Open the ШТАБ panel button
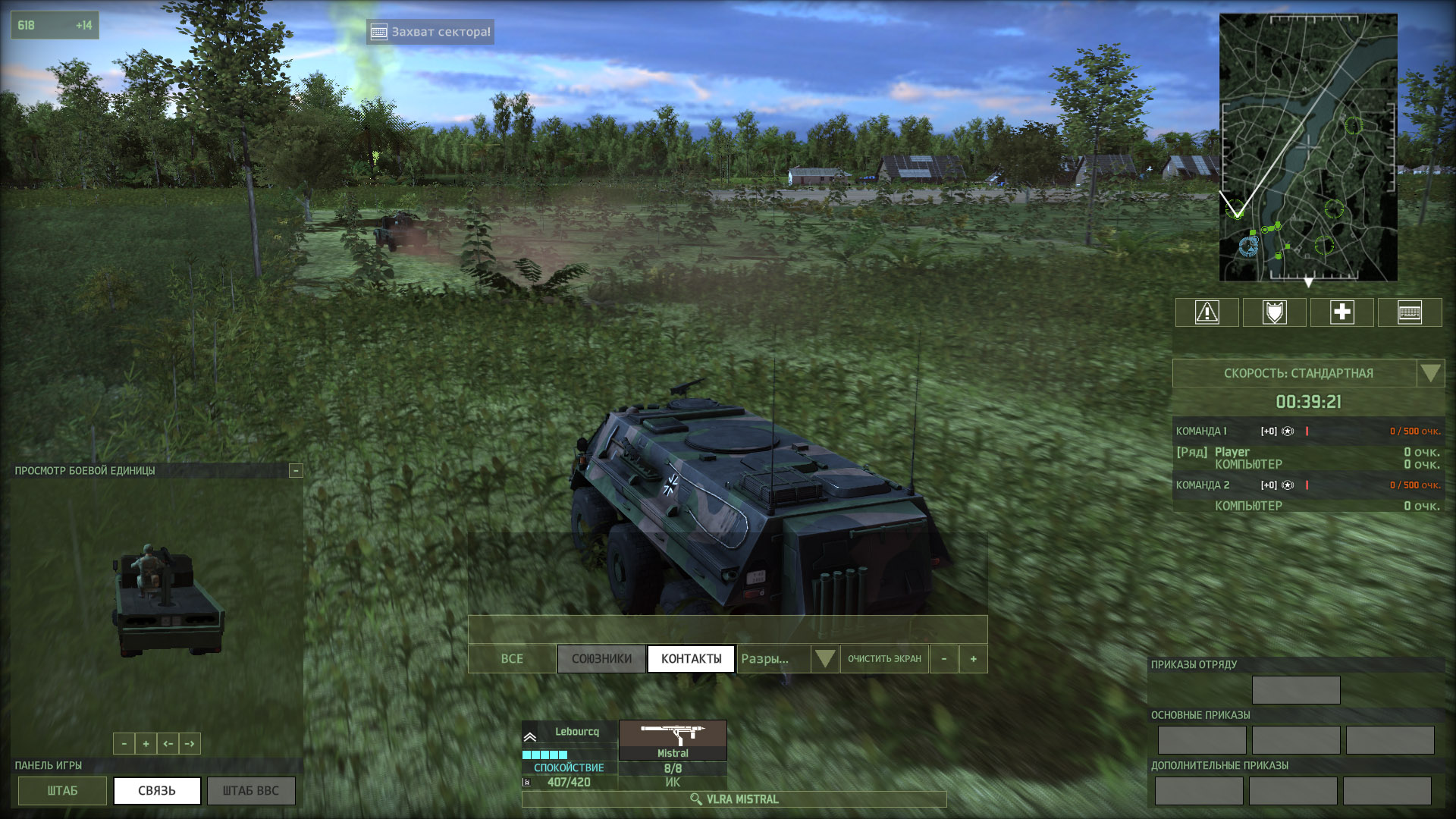 click(x=62, y=791)
